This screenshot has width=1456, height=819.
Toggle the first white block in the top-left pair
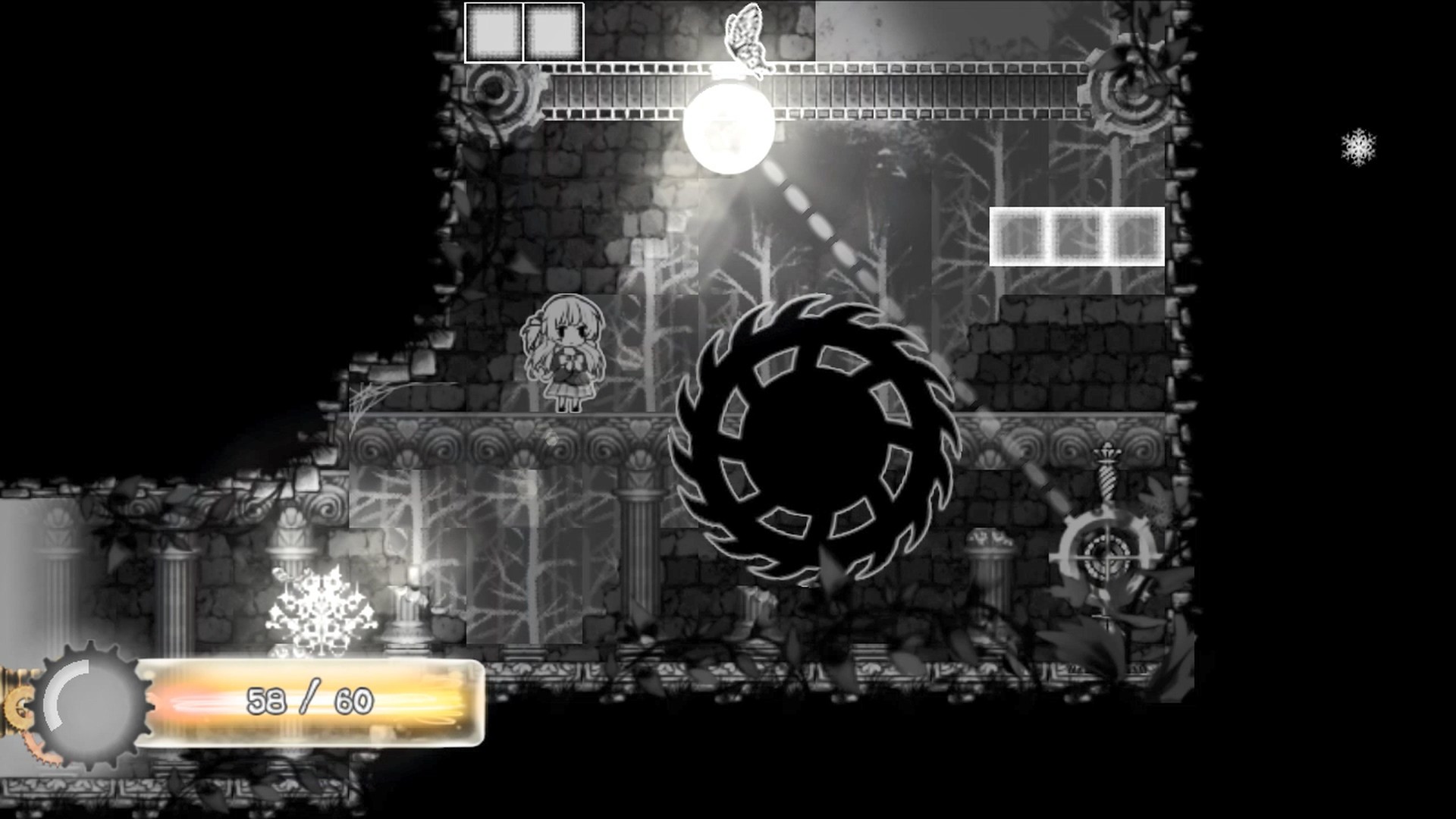[494, 30]
